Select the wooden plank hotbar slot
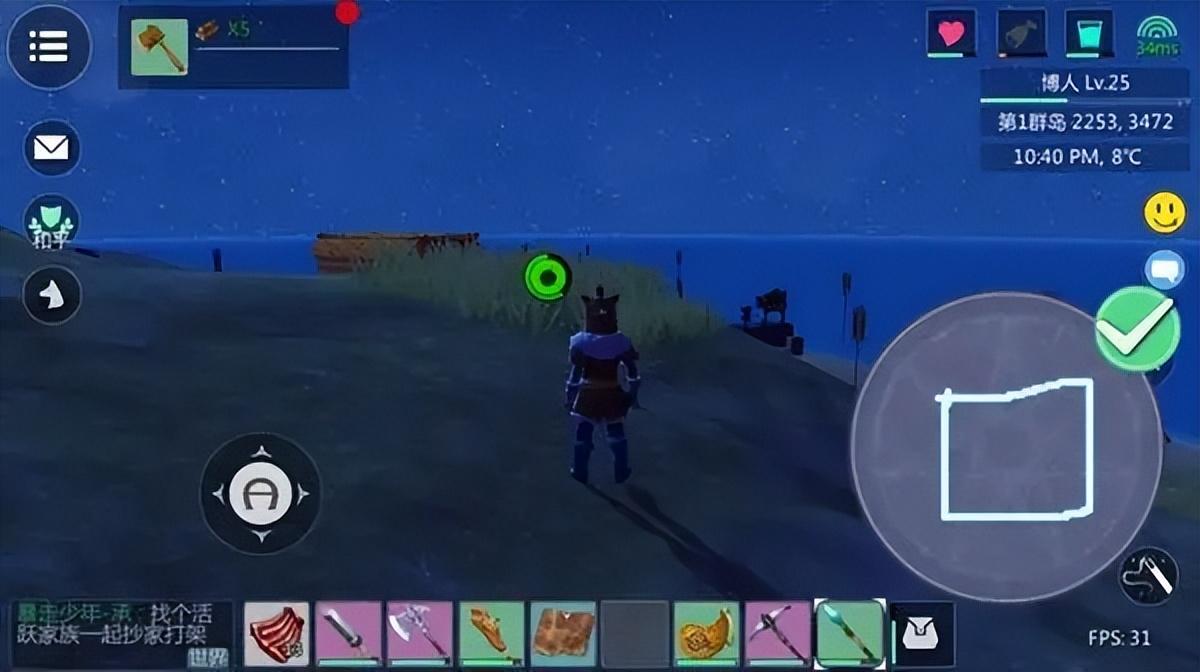The image size is (1200, 672). [563, 634]
